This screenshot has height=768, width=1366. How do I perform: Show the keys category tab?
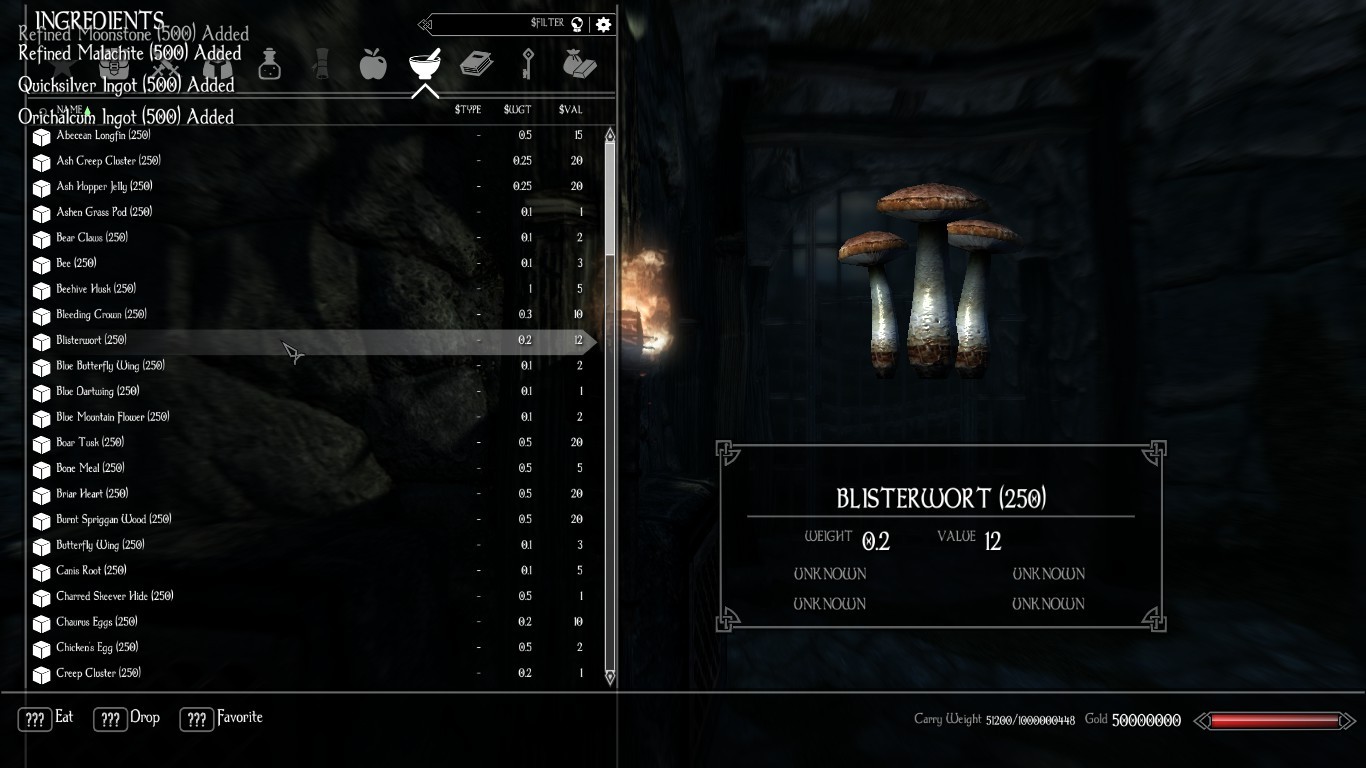click(527, 65)
